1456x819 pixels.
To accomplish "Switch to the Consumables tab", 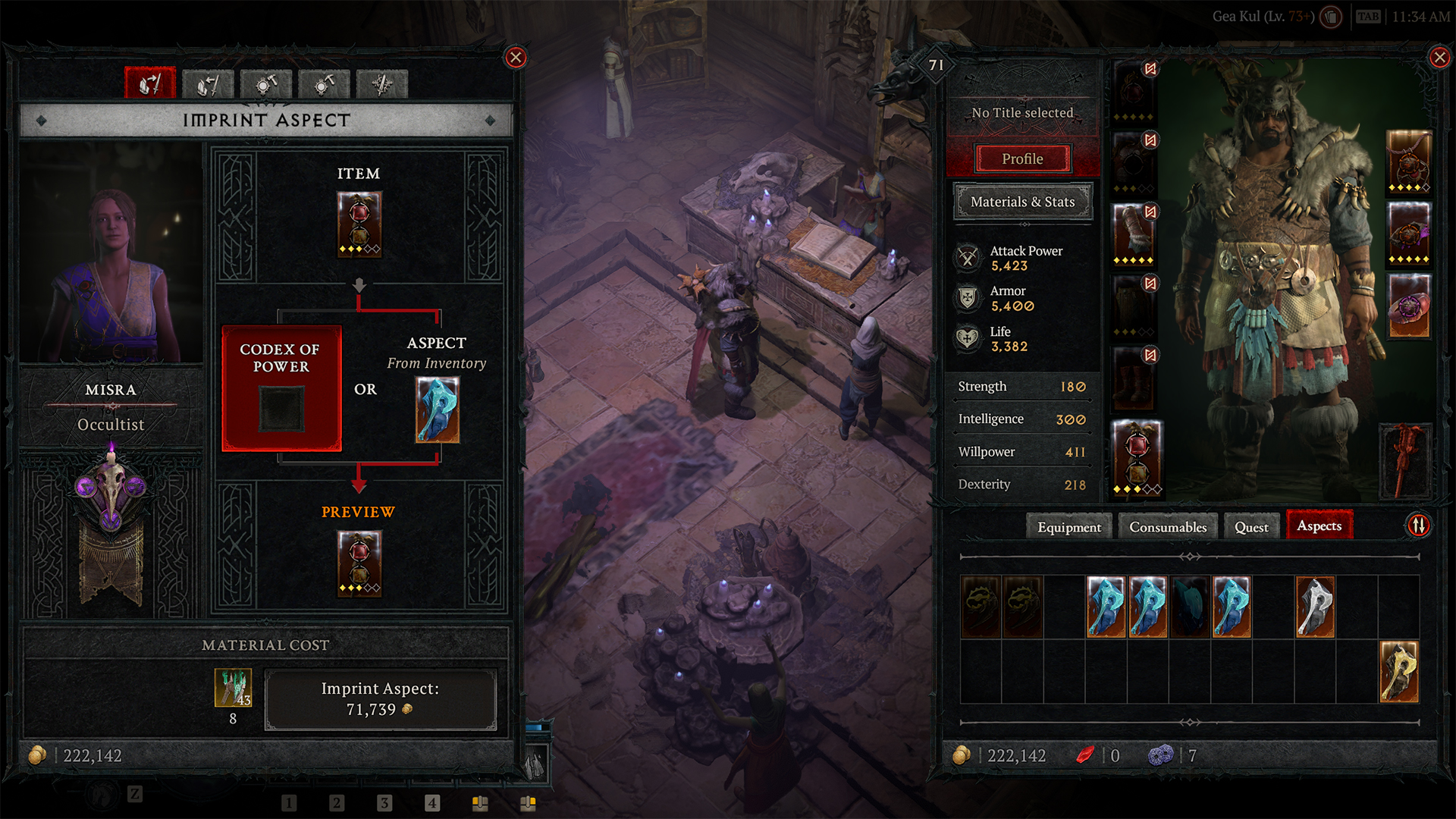I will point(1167,527).
